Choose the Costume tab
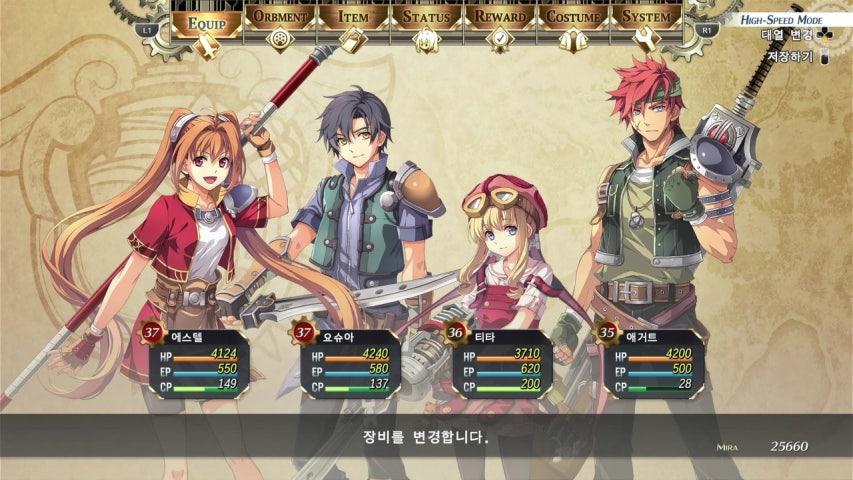 click(x=573, y=18)
